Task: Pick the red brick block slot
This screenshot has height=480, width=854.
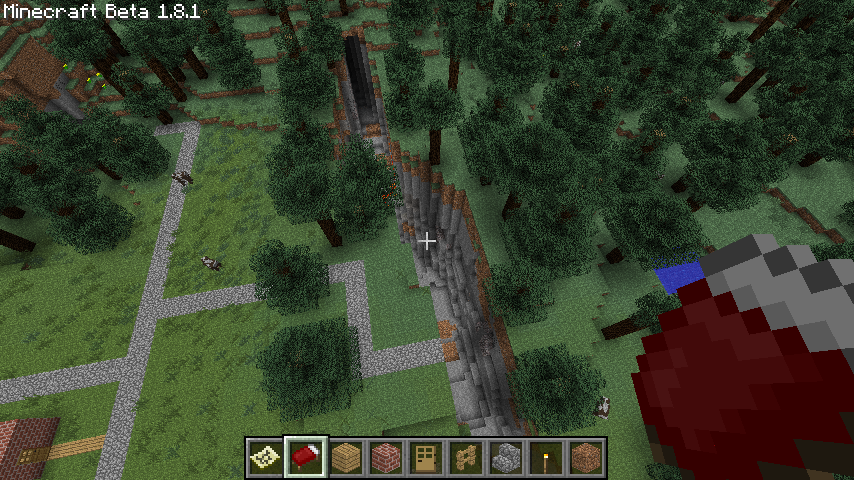Action: tap(386, 457)
